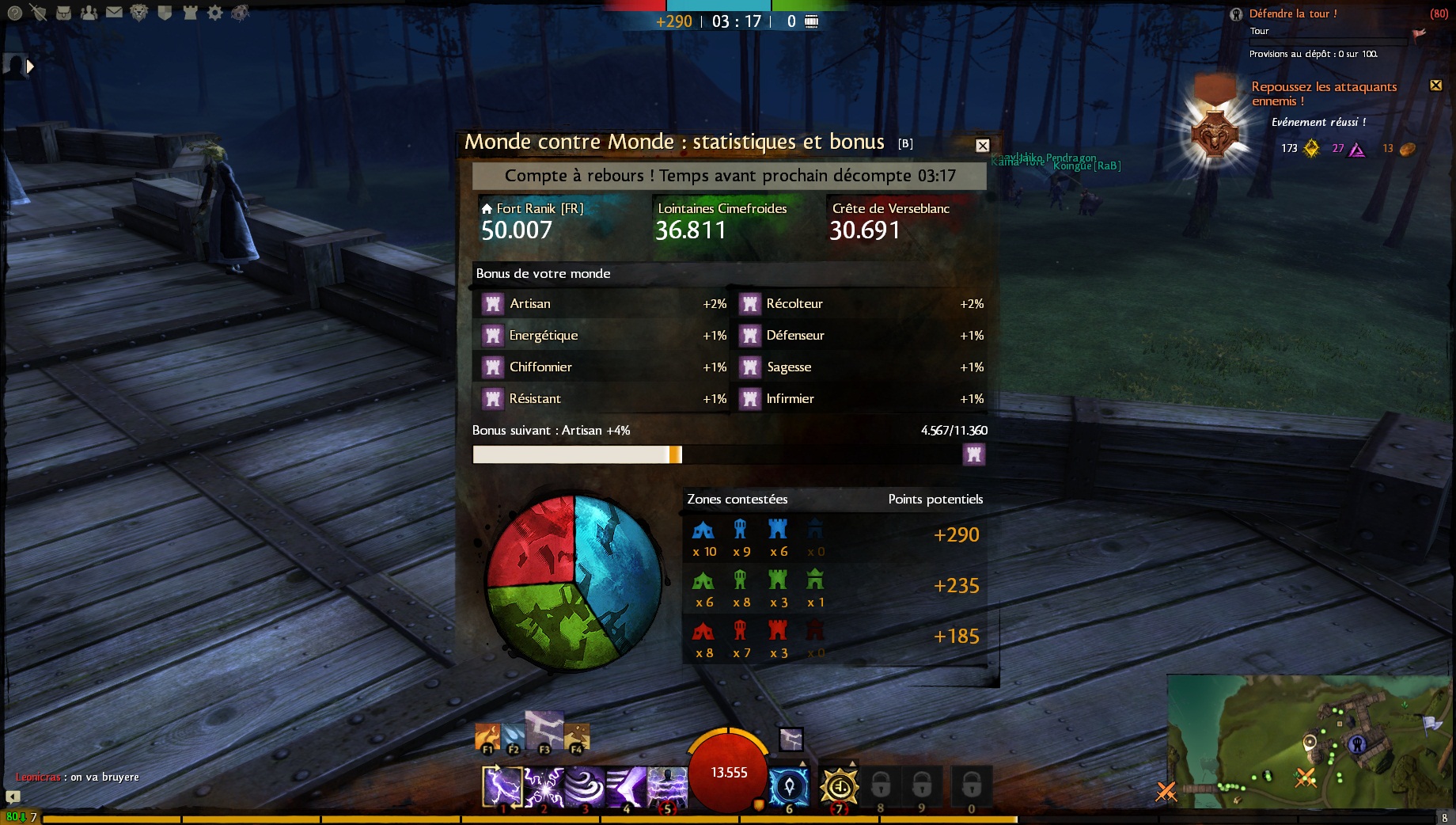Activate the swirling wind skill in slot 3
Viewport: 1456px width, 825px height.
pos(585,787)
